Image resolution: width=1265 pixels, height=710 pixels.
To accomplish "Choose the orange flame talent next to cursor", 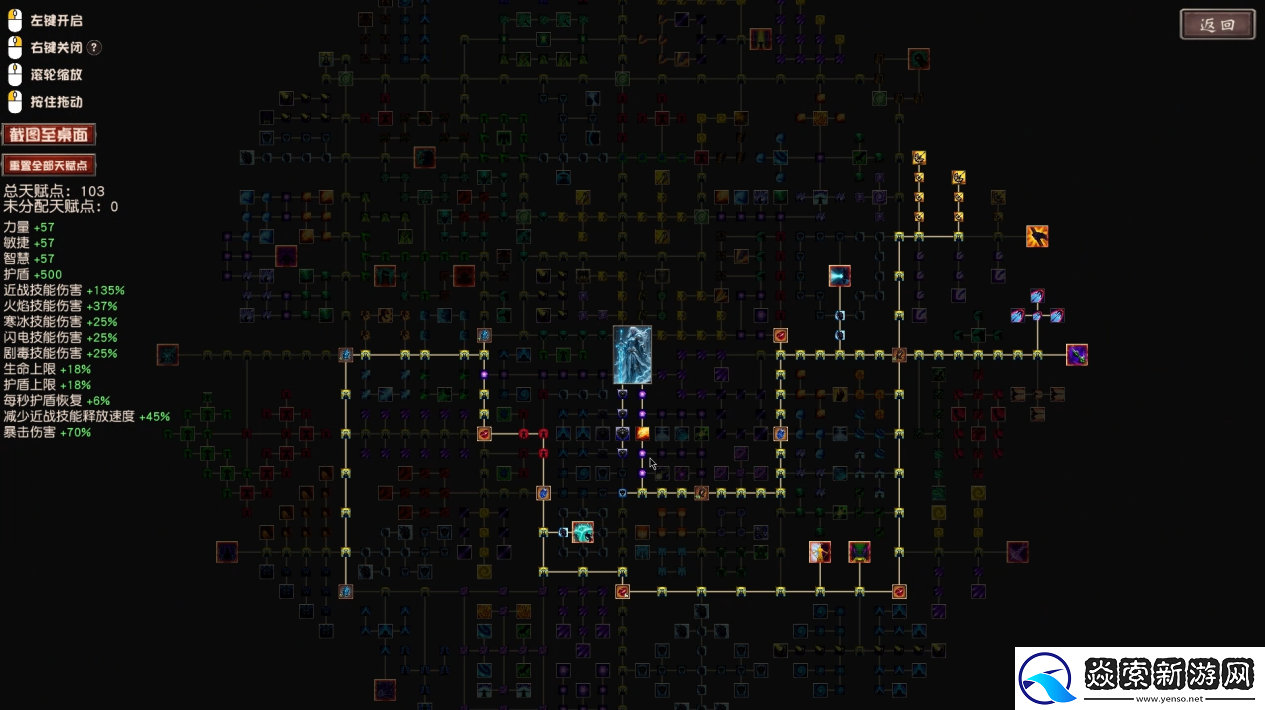I will coord(643,433).
